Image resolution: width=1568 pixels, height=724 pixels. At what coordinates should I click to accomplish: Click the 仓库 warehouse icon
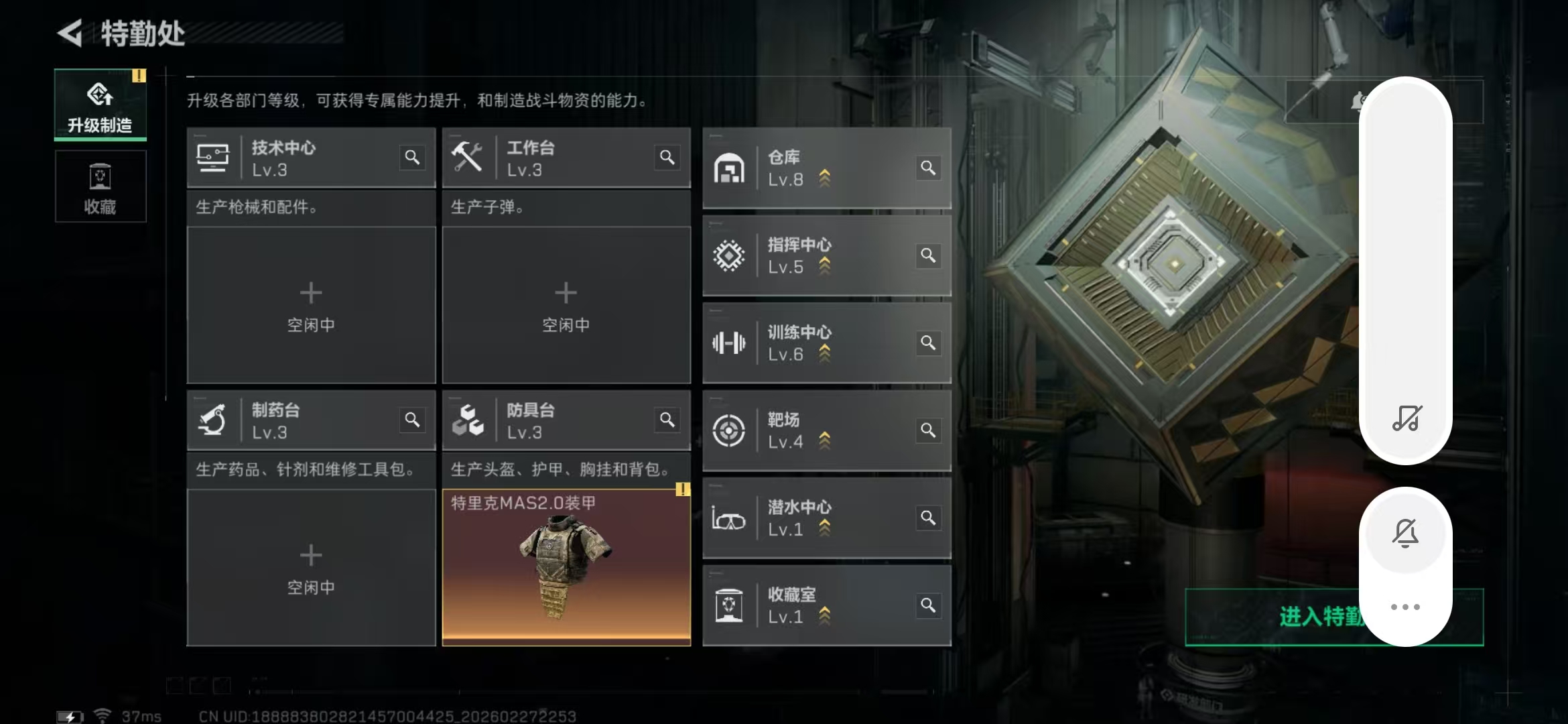coord(730,168)
